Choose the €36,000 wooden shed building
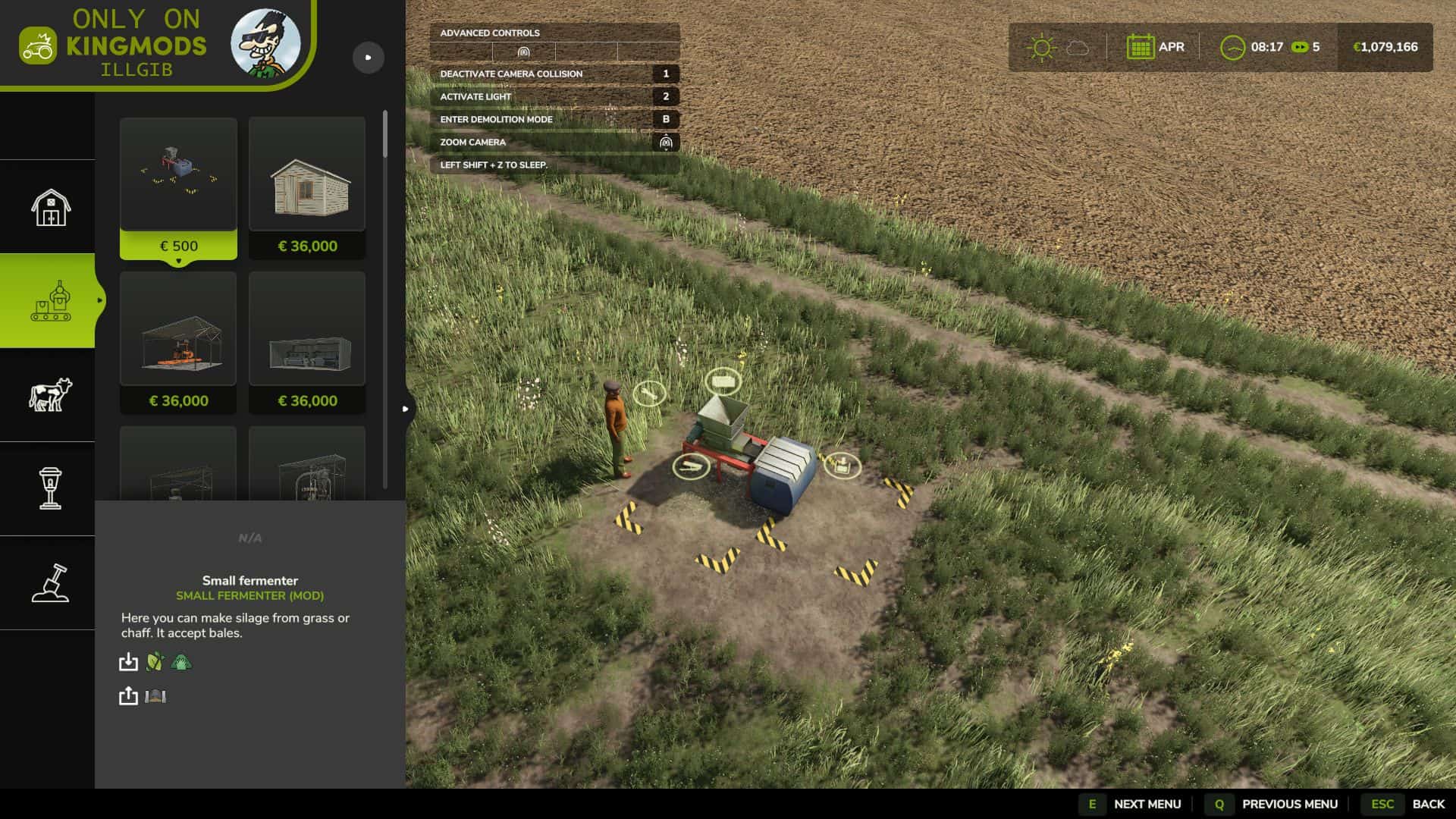Image resolution: width=1456 pixels, height=819 pixels. coord(307,188)
